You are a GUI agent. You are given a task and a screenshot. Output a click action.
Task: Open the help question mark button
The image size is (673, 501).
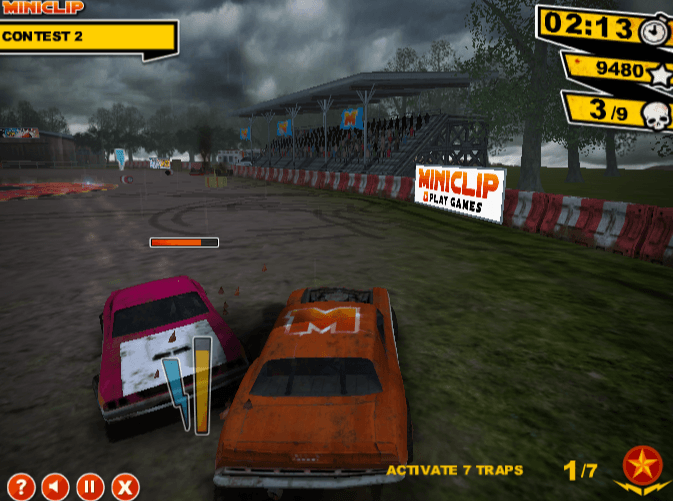(21, 487)
